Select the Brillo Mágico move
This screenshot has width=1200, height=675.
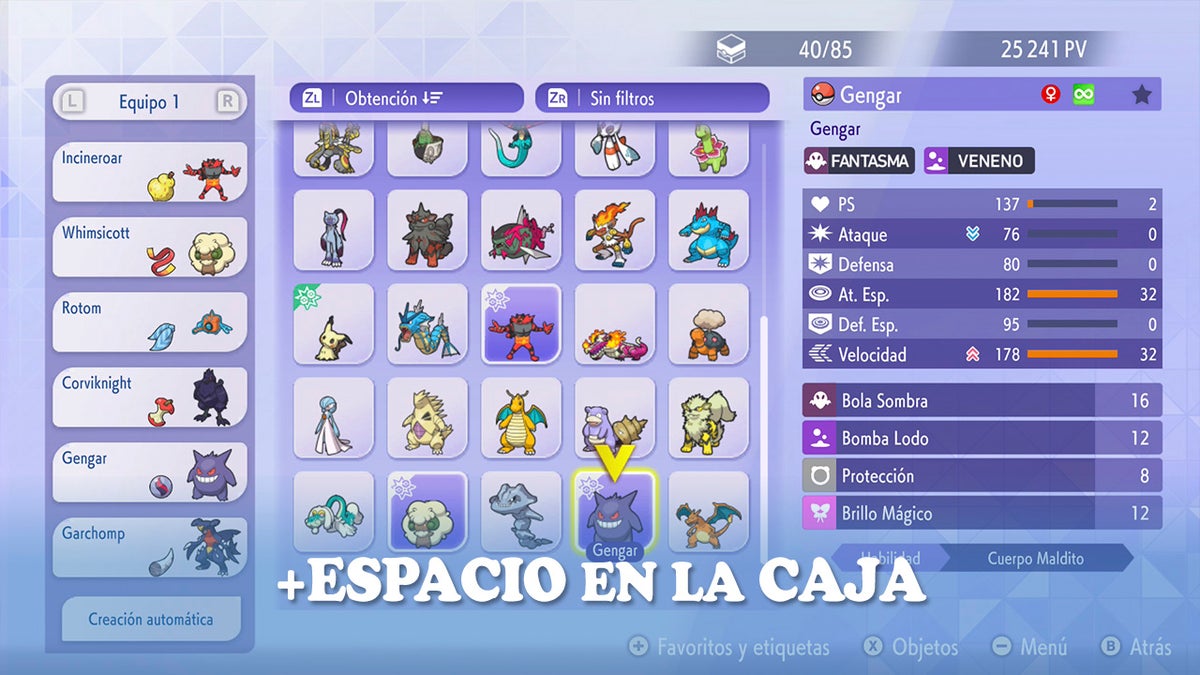point(982,514)
